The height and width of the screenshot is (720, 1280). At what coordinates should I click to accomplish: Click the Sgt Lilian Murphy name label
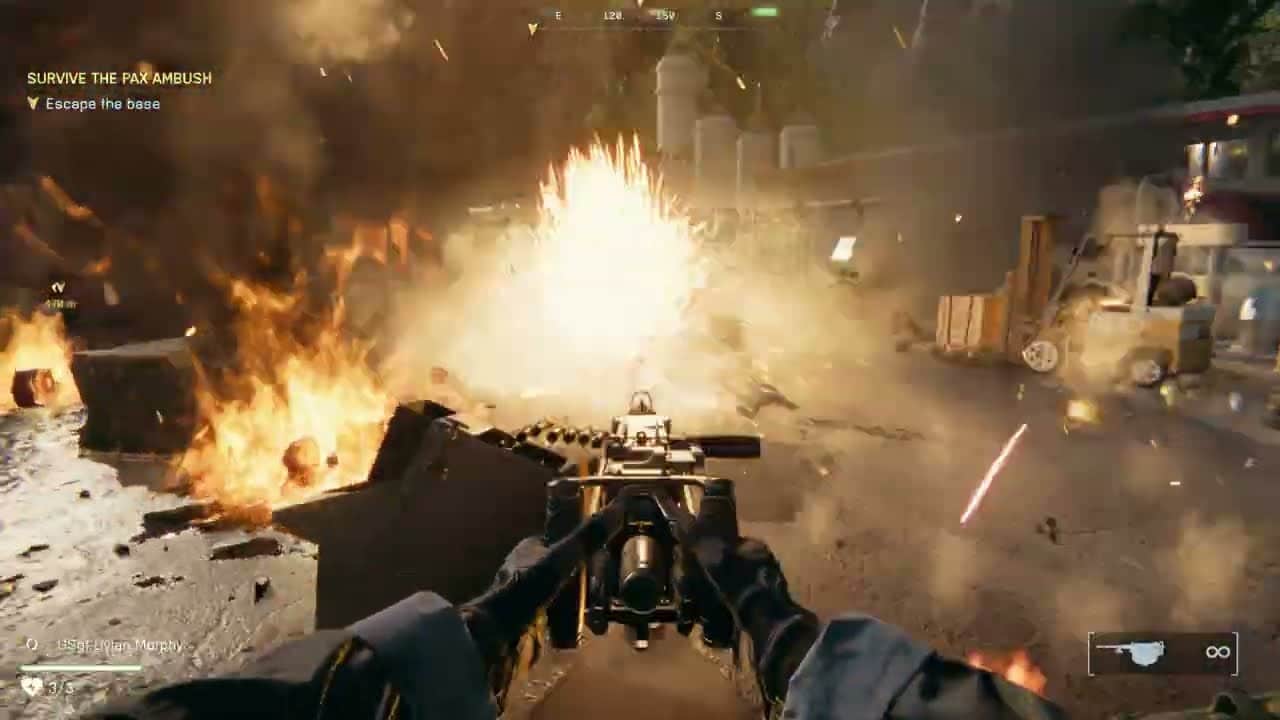[122, 646]
